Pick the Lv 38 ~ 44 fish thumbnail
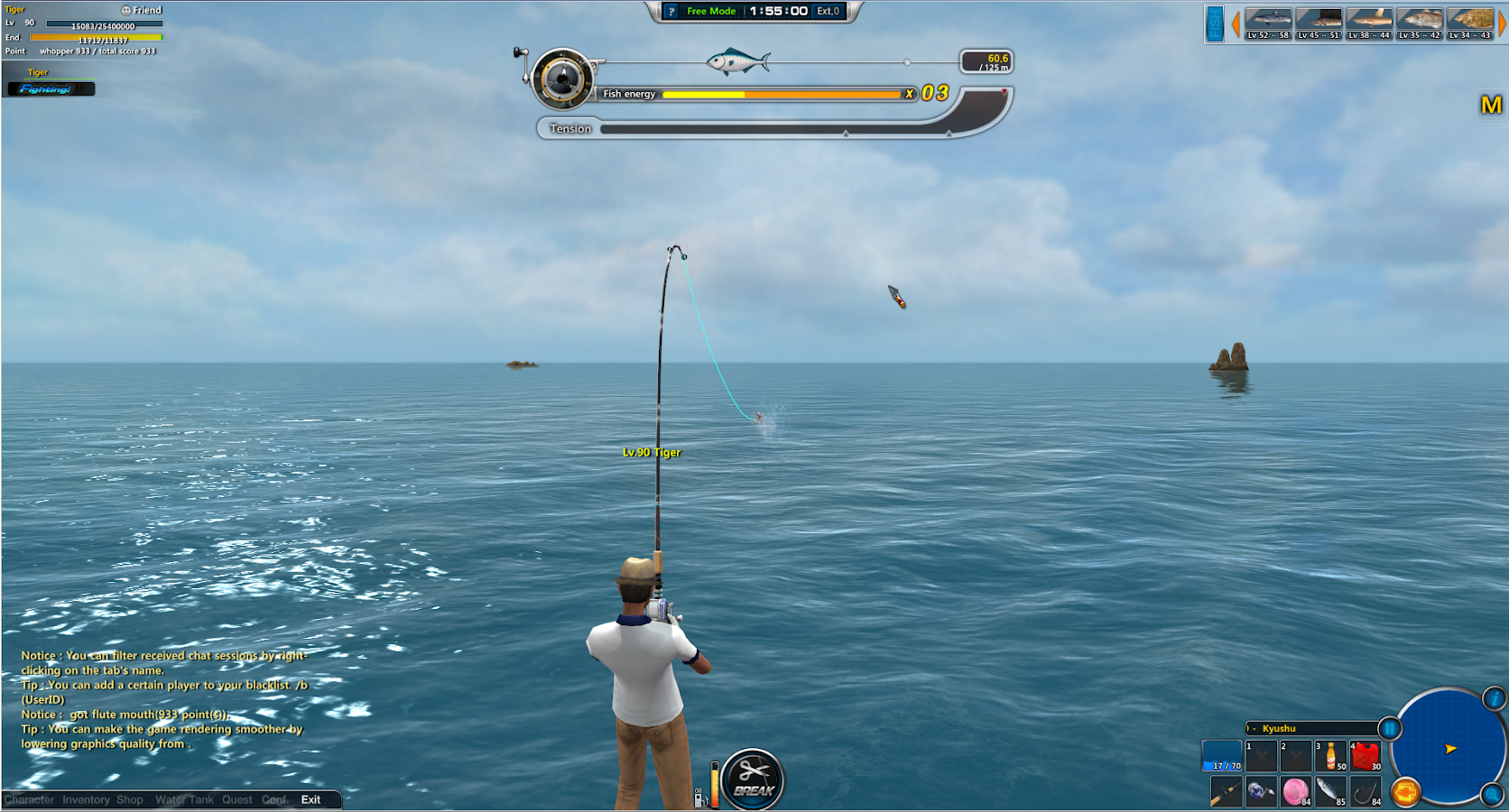The width and height of the screenshot is (1509, 812). [x=1369, y=23]
